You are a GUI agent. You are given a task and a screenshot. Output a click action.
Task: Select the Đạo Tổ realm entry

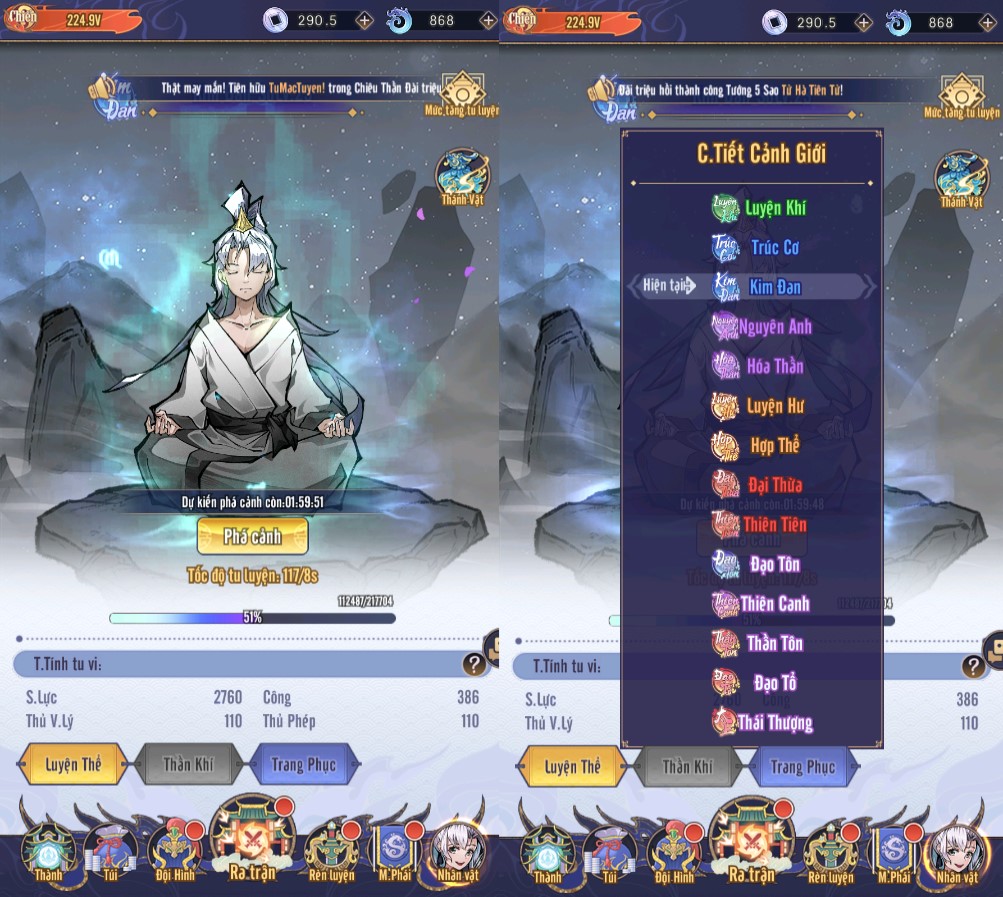[759, 683]
